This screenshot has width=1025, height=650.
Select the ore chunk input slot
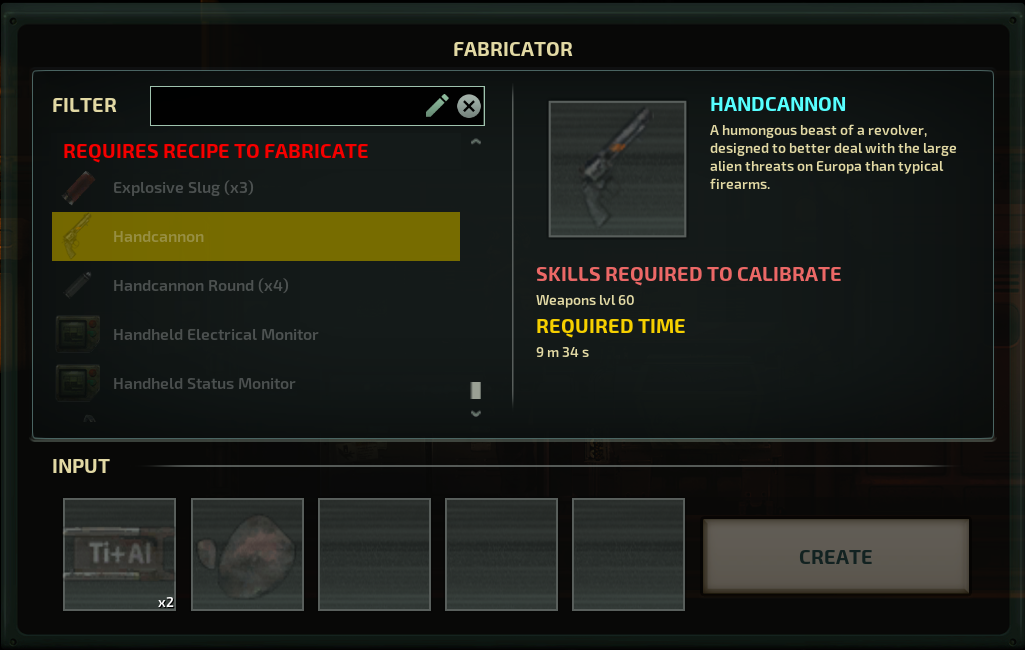[x=247, y=554]
